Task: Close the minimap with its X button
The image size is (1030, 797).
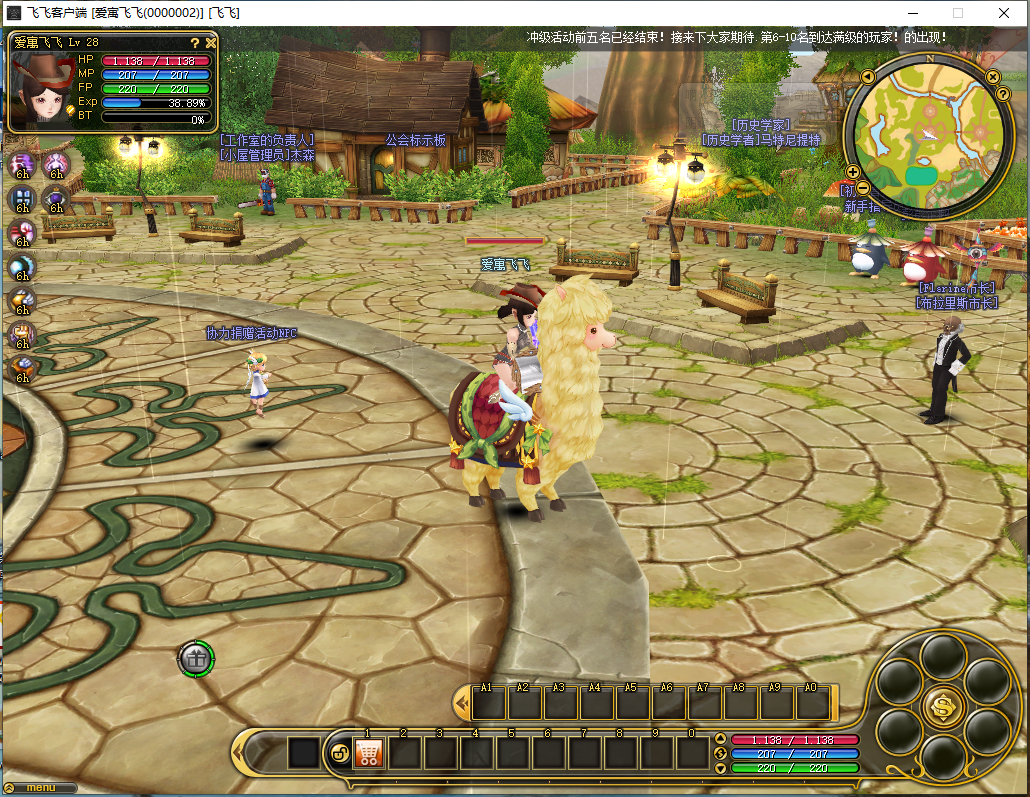Action: tap(993, 77)
